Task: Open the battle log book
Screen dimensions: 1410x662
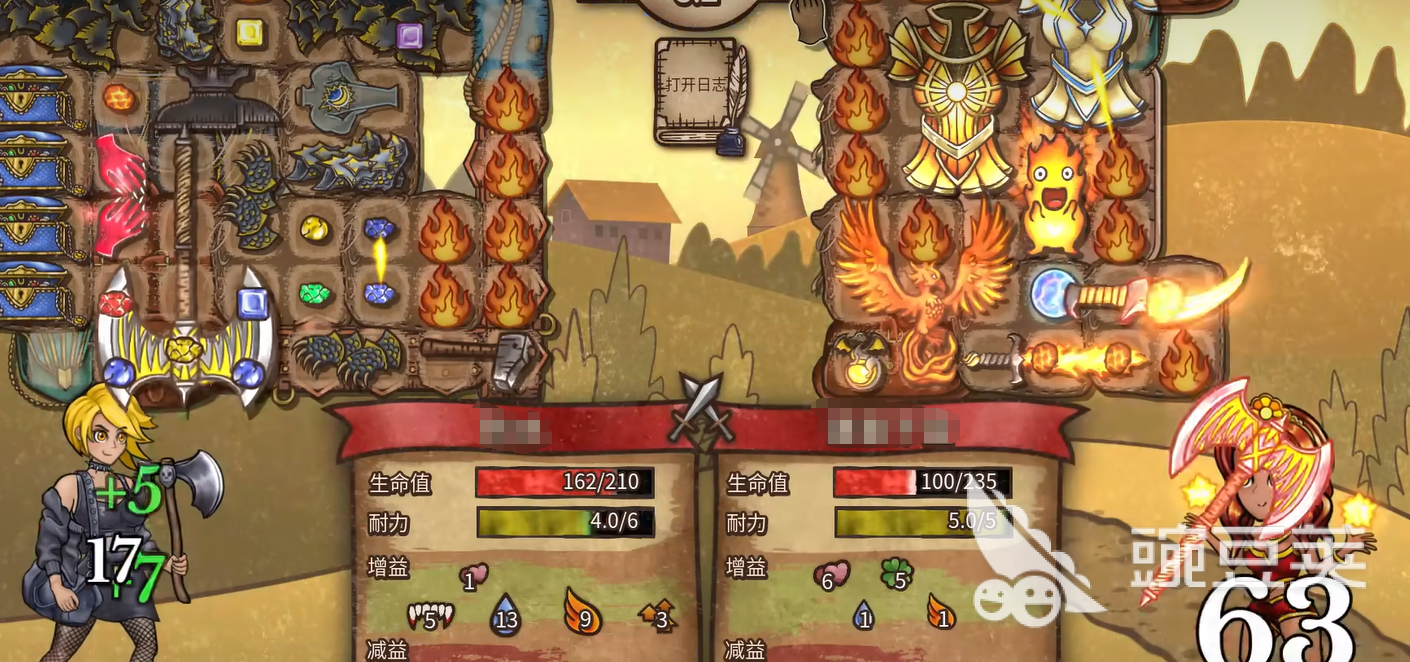Action: 698,90
